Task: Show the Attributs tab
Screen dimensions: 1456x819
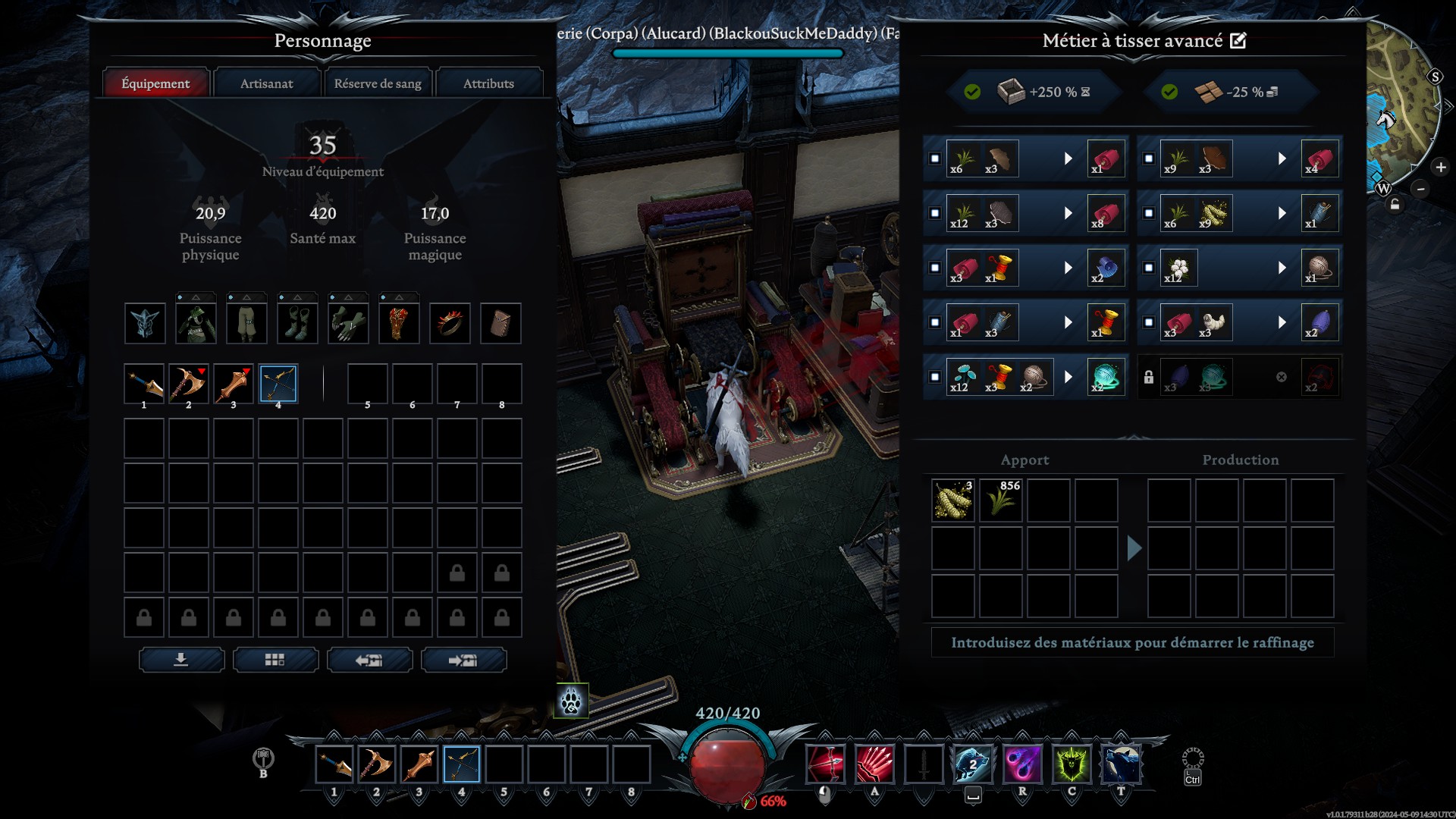Action: tap(488, 83)
